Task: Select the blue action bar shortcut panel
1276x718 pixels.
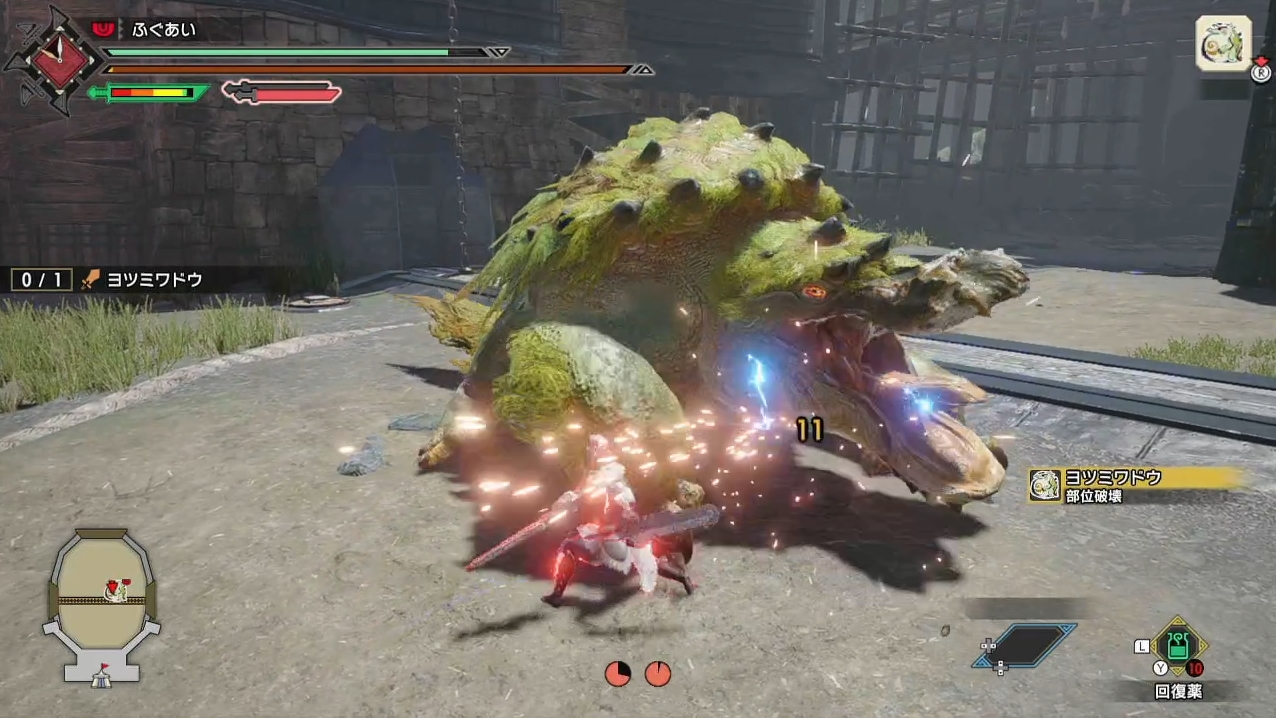Action: pos(1025,645)
